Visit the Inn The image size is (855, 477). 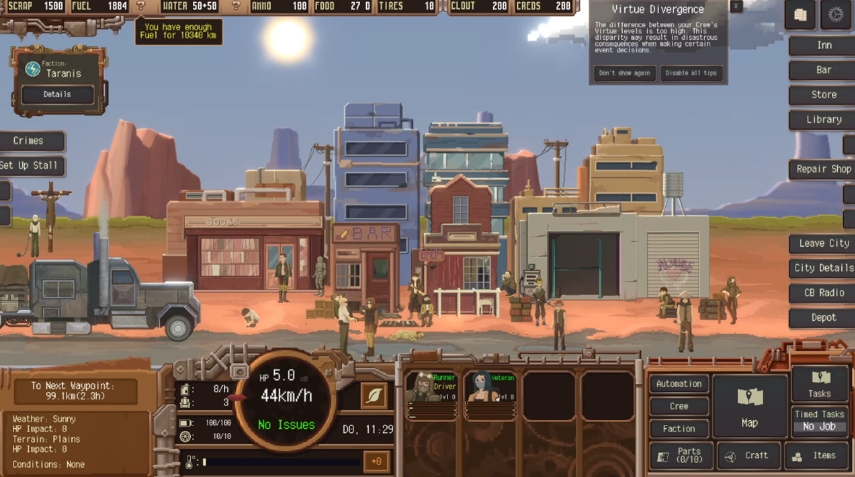point(823,46)
